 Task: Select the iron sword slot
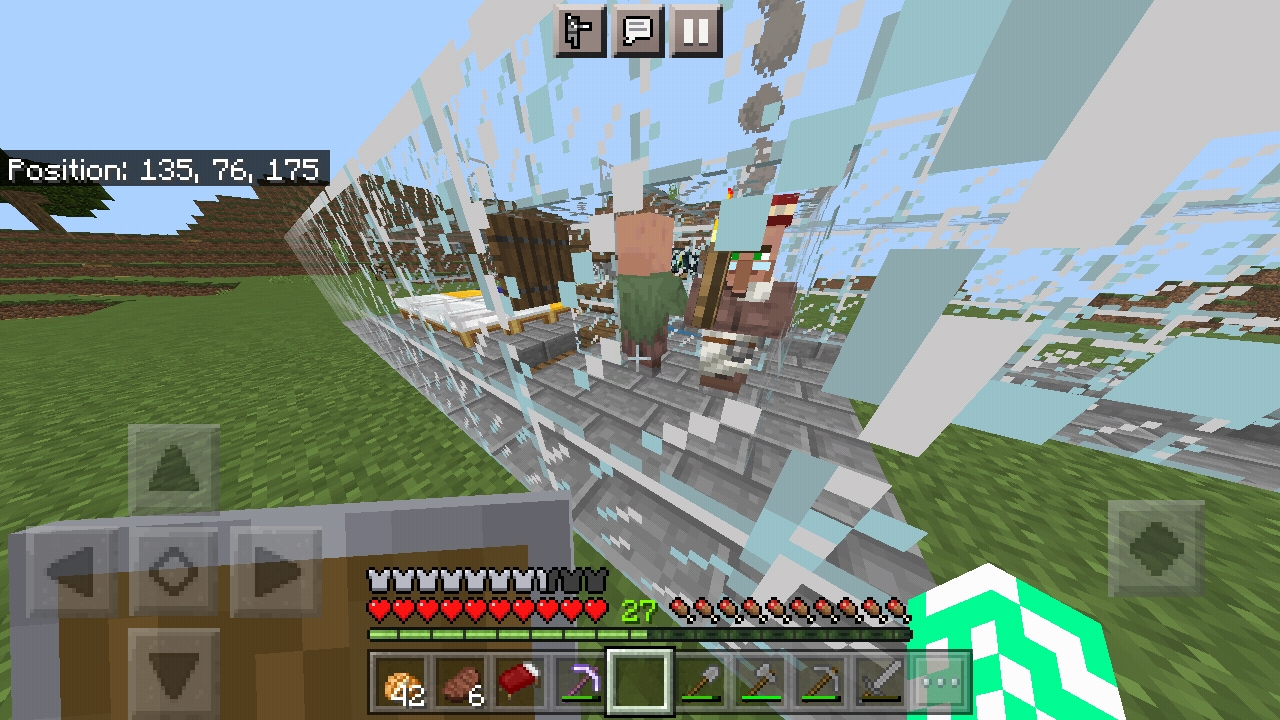[880, 681]
